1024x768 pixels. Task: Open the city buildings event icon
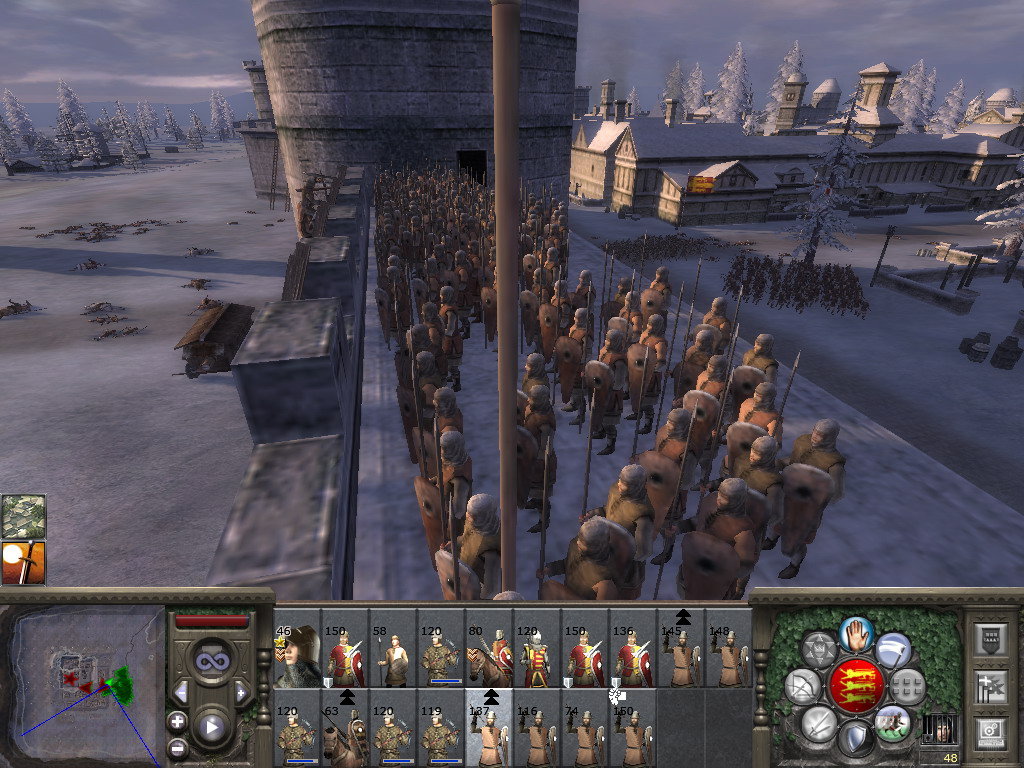pos(23,516)
